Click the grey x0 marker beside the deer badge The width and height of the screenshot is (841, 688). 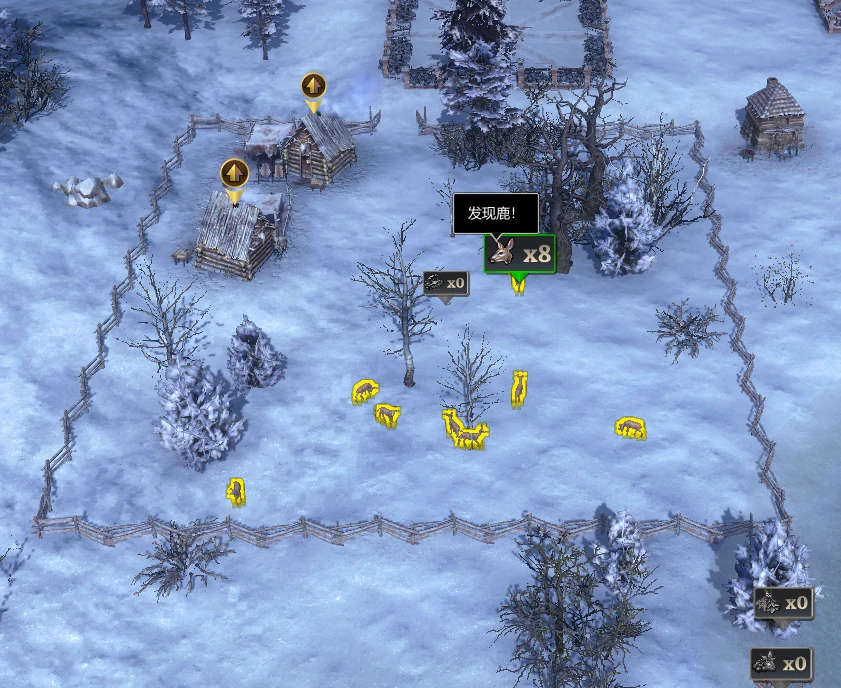[x=446, y=283]
